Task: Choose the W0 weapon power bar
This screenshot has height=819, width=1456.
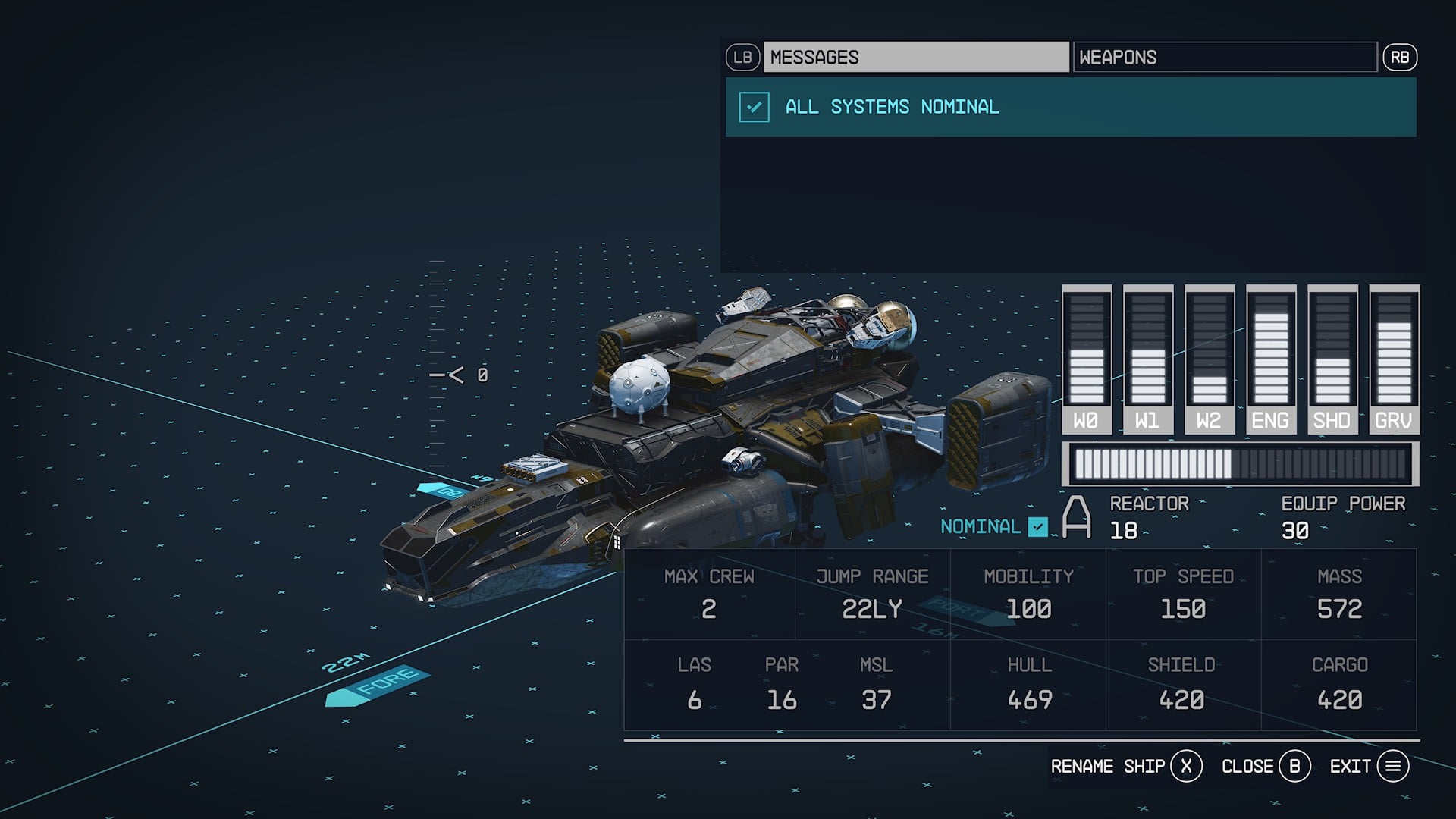Action: click(1086, 358)
